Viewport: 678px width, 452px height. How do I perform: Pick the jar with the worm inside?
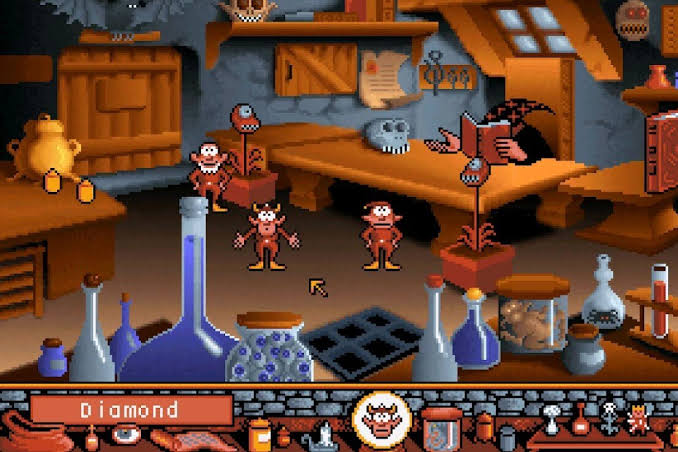[x=441, y=425]
